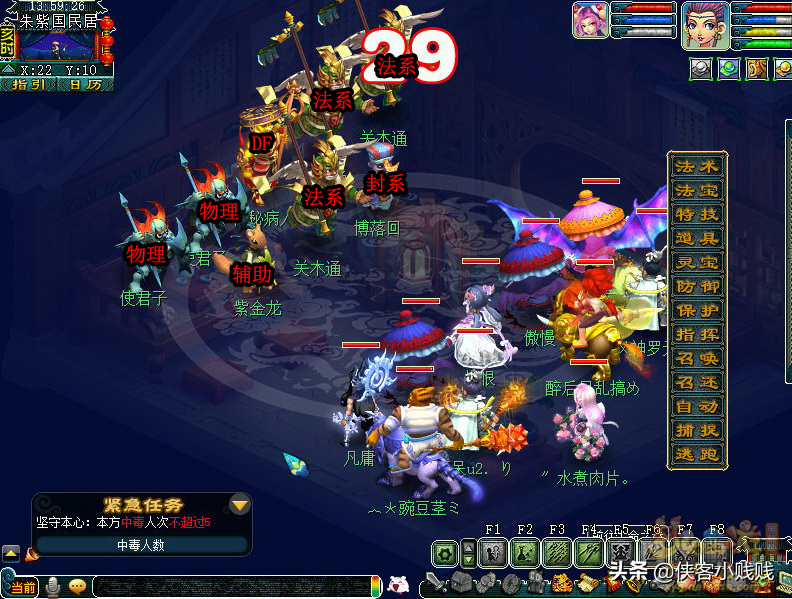Choose 召唤 to summon a pet
The image size is (792, 599).
tap(696, 358)
